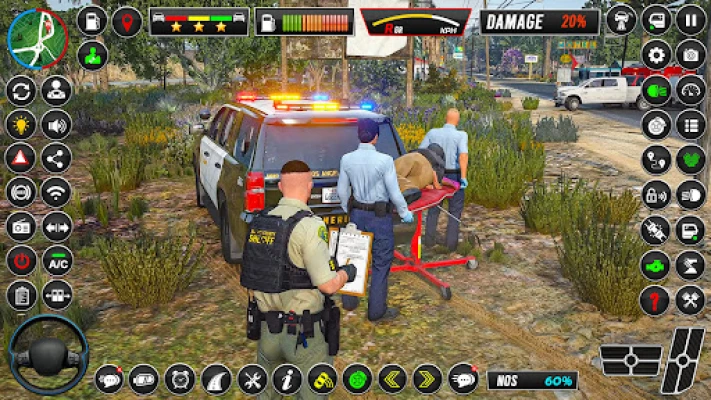Activate the red hazard triangle button
This screenshot has width=711, height=400.
point(21,158)
